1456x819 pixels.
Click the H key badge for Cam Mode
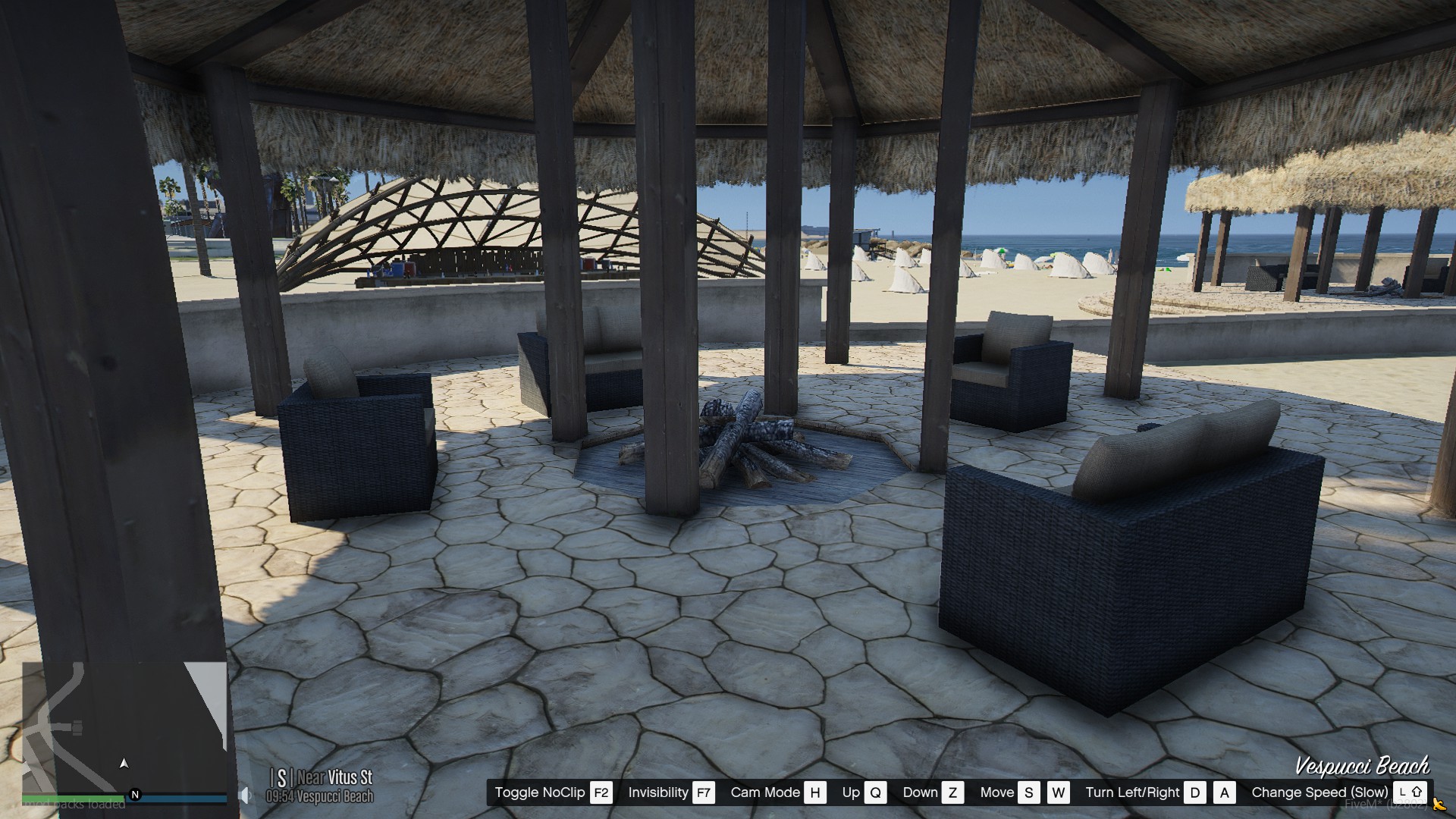(x=816, y=792)
